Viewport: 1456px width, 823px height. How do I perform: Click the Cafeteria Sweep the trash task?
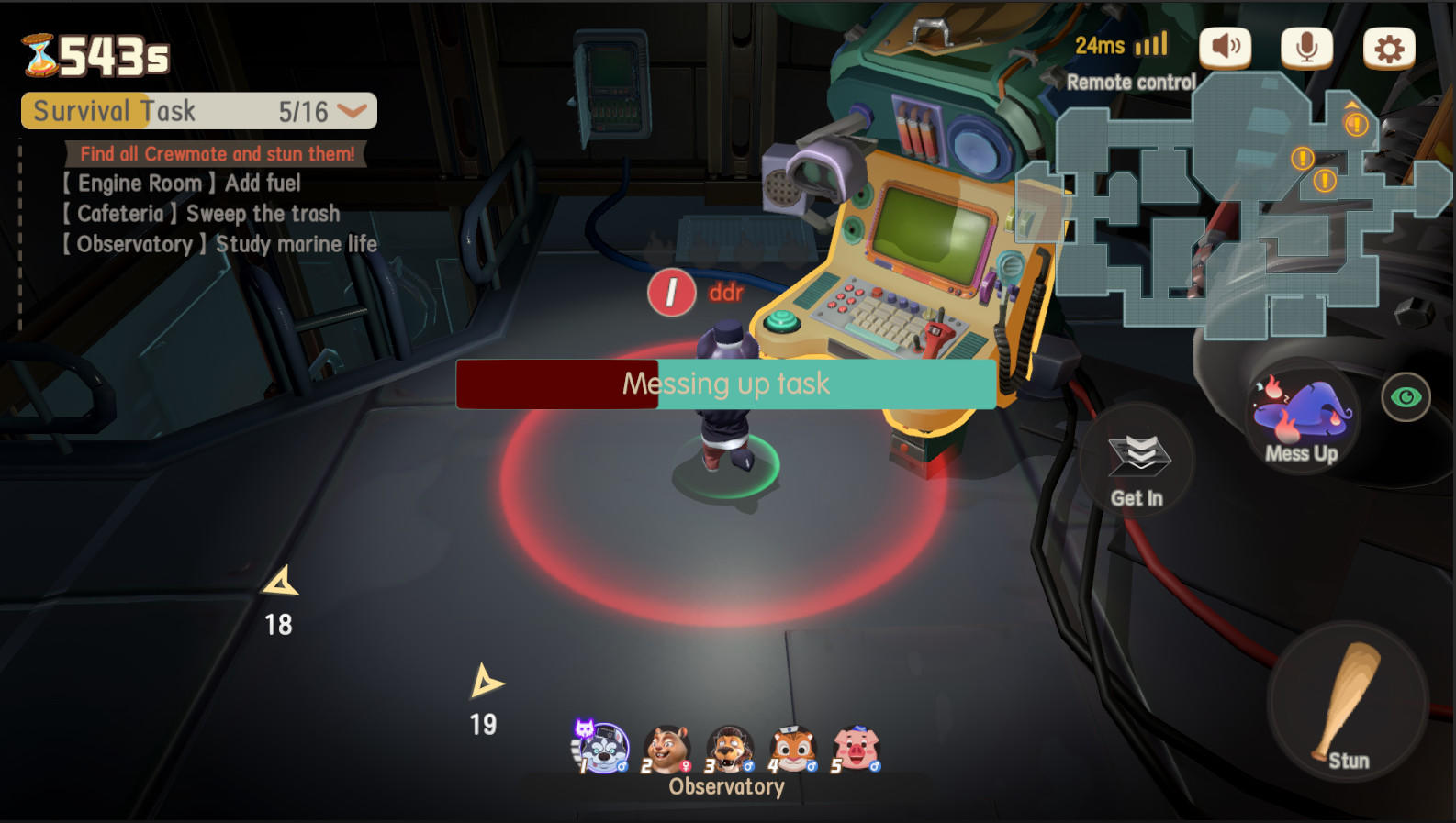[x=201, y=214]
